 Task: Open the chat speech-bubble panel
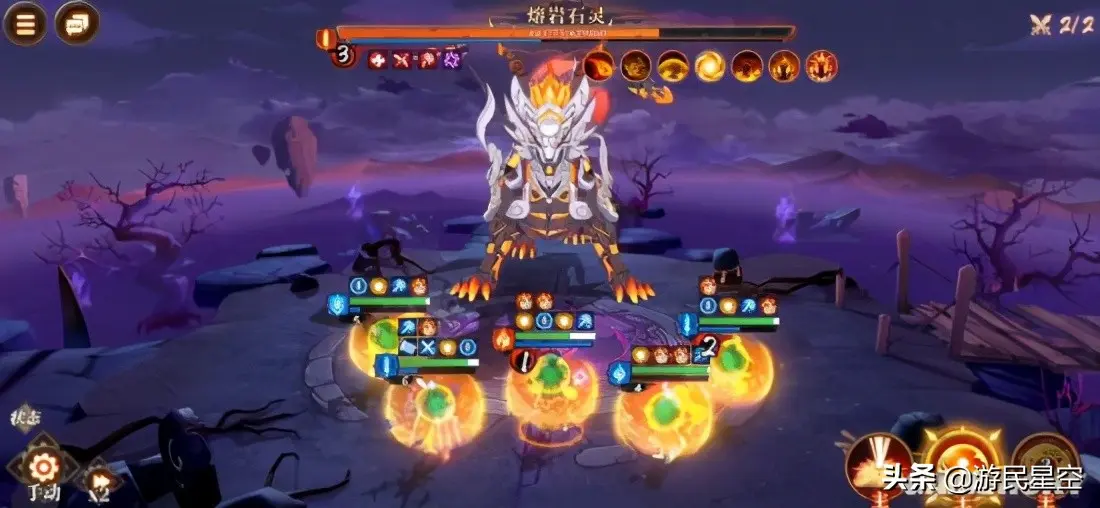click(x=77, y=23)
